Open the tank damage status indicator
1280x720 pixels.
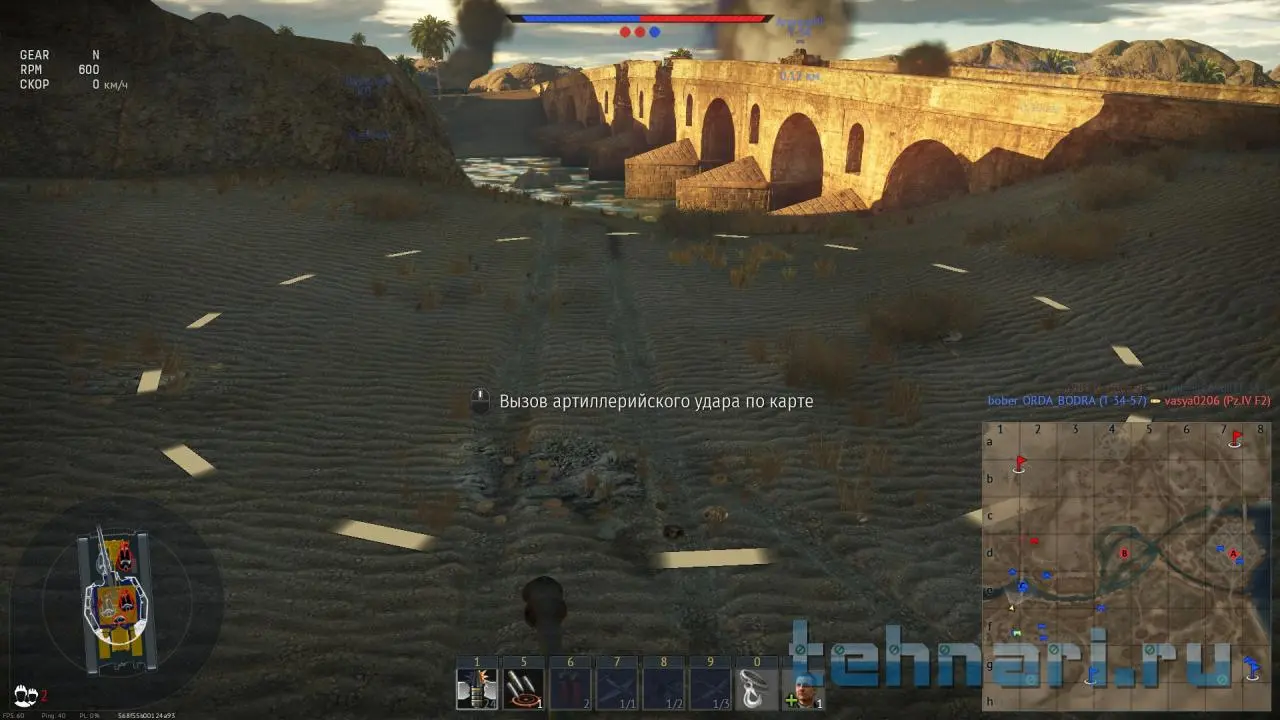pyautogui.click(x=115, y=598)
